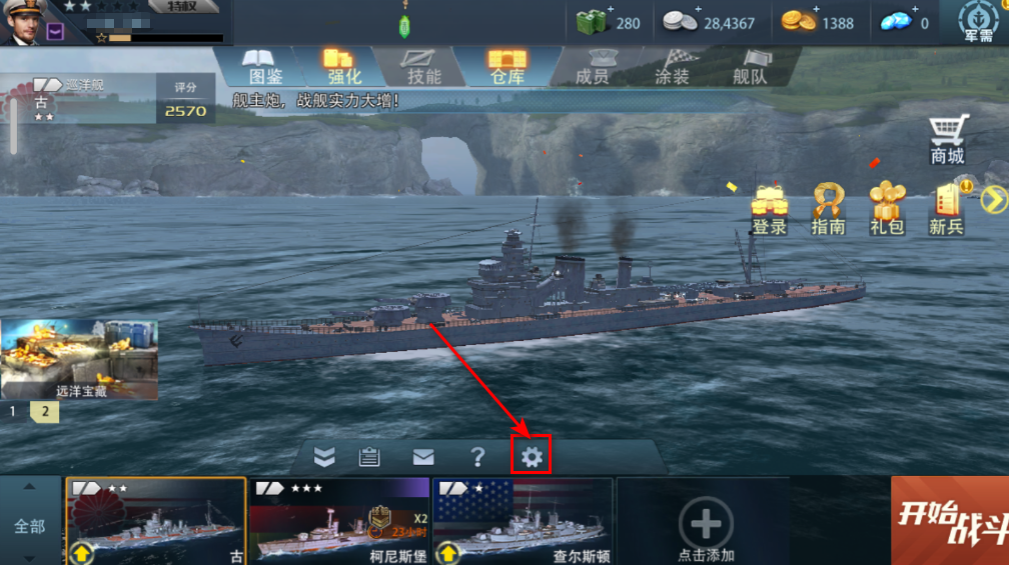Click the question mark help icon

478,458
